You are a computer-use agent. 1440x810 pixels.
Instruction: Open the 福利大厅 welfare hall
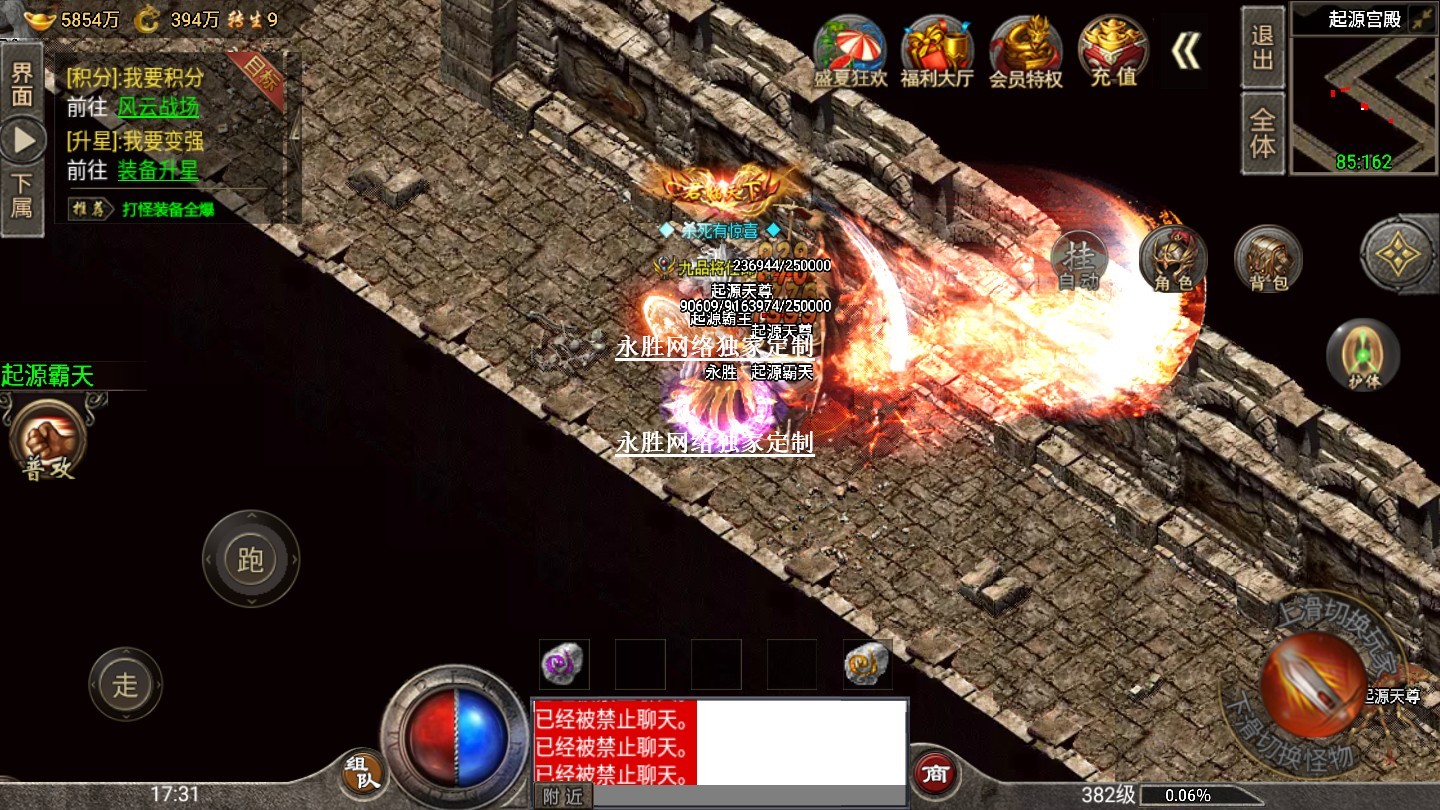pyautogui.click(x=937, y=52)
